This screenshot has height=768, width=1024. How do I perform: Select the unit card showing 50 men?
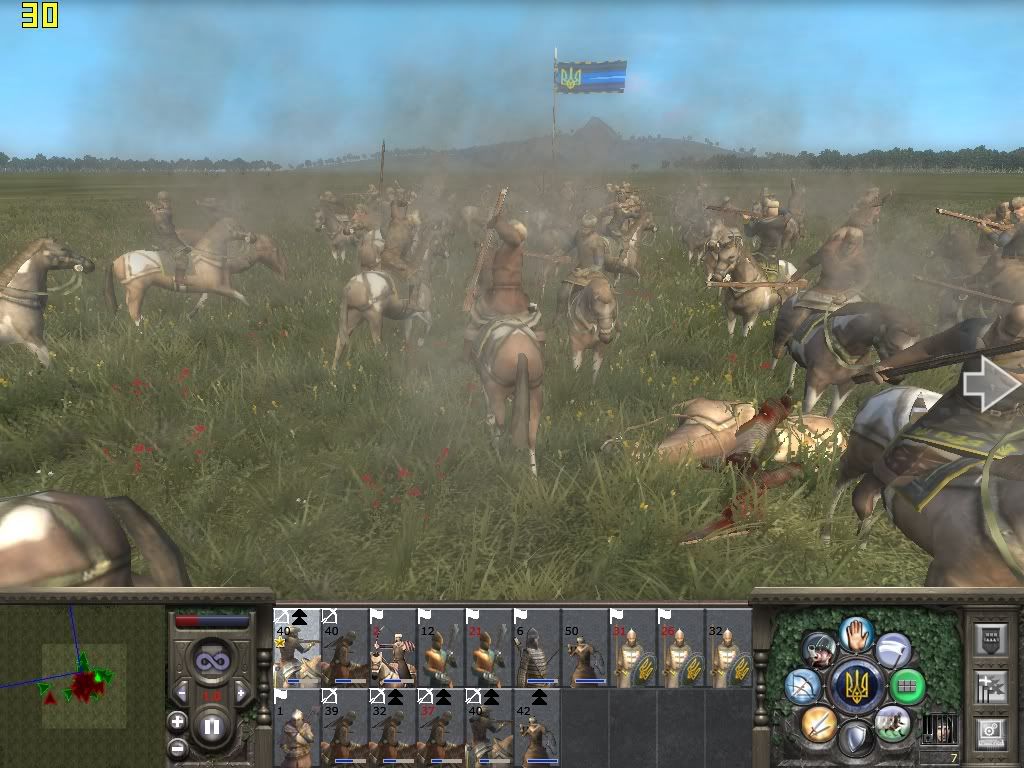click(x=584, y=648)
